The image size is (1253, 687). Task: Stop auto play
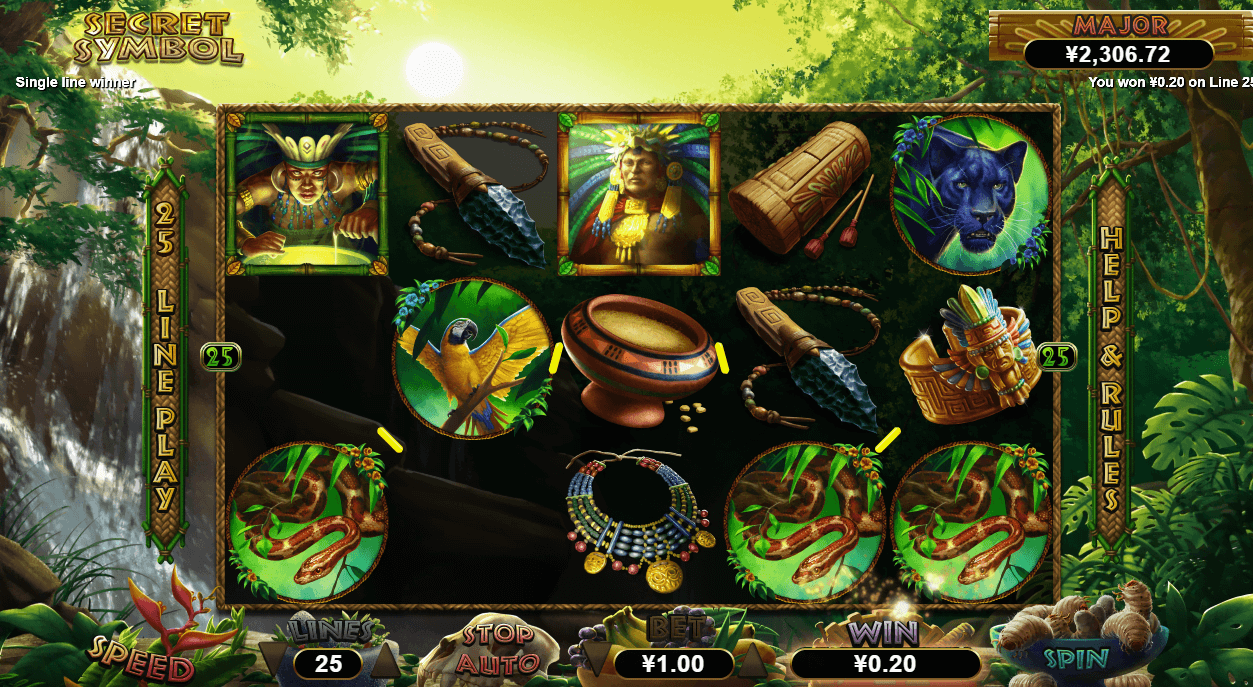click(x=497, y=648)
